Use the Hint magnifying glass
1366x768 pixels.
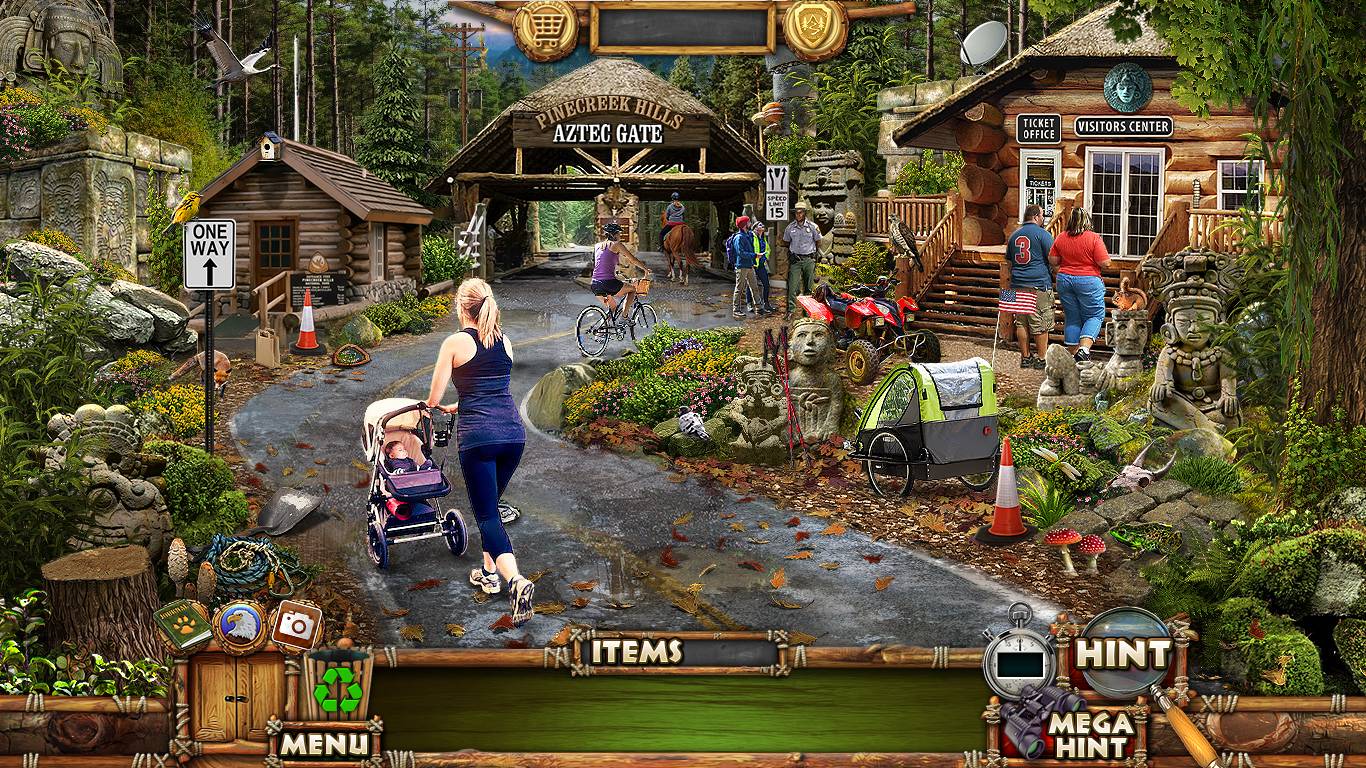coord(1125,654)
